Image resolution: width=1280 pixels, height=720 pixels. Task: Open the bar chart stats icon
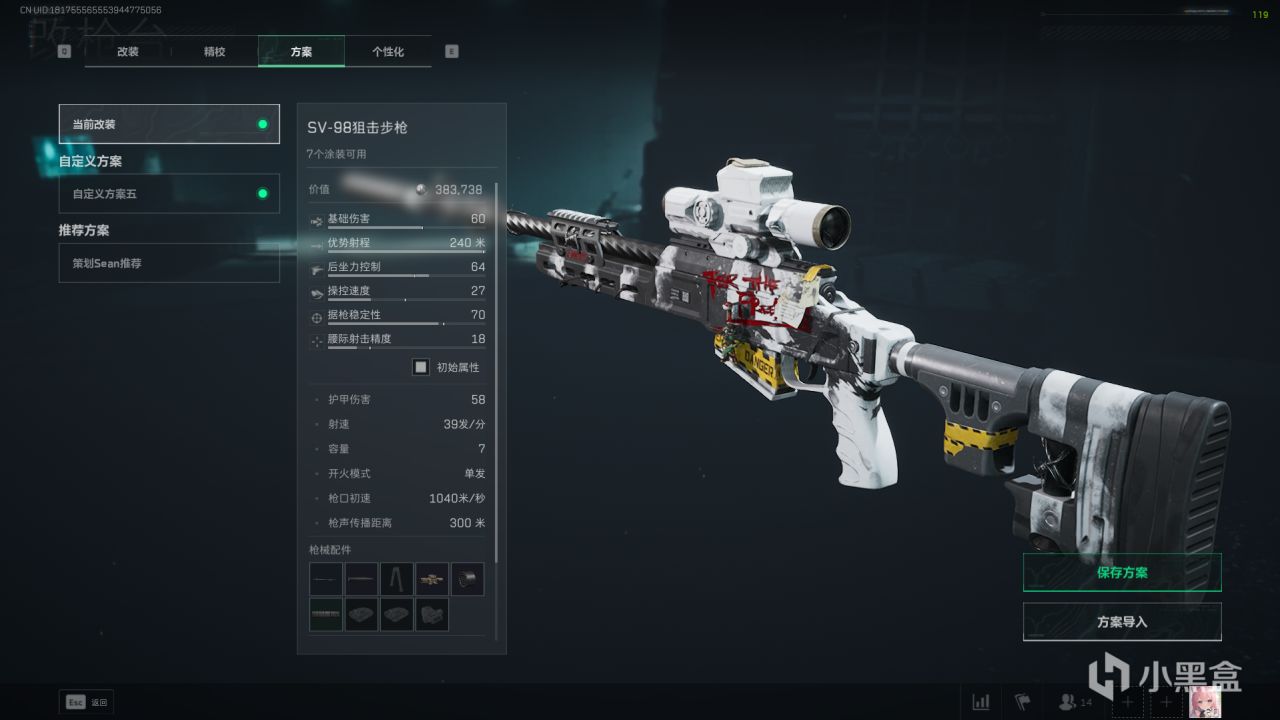point(981,702)
